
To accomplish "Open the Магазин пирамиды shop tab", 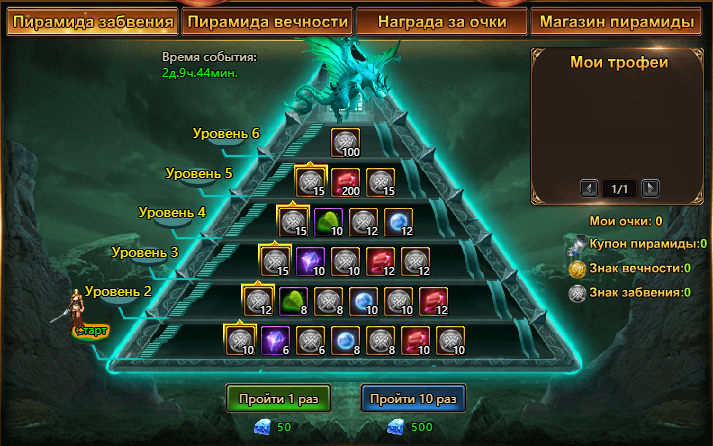I will [618, 21].
